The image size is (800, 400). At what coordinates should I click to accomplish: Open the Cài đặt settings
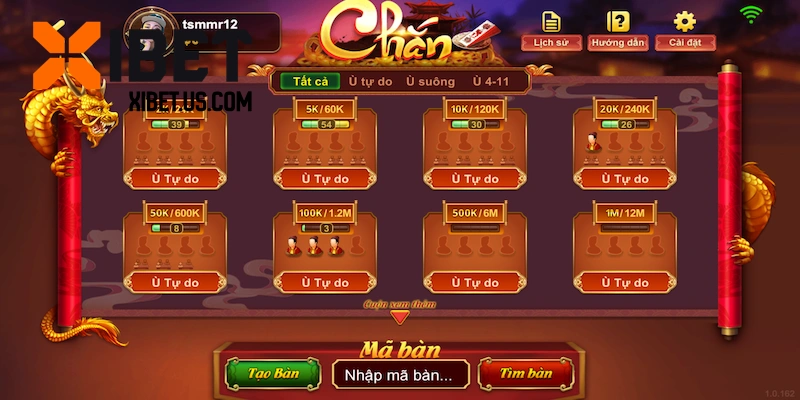tap(684, 29)
